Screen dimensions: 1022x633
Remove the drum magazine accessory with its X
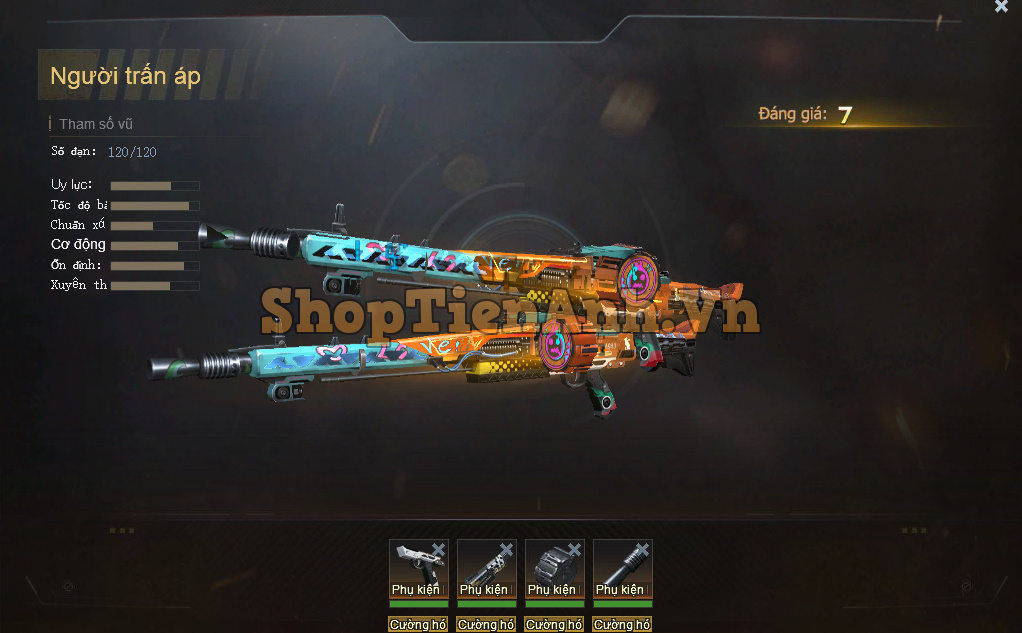point(574,549)
